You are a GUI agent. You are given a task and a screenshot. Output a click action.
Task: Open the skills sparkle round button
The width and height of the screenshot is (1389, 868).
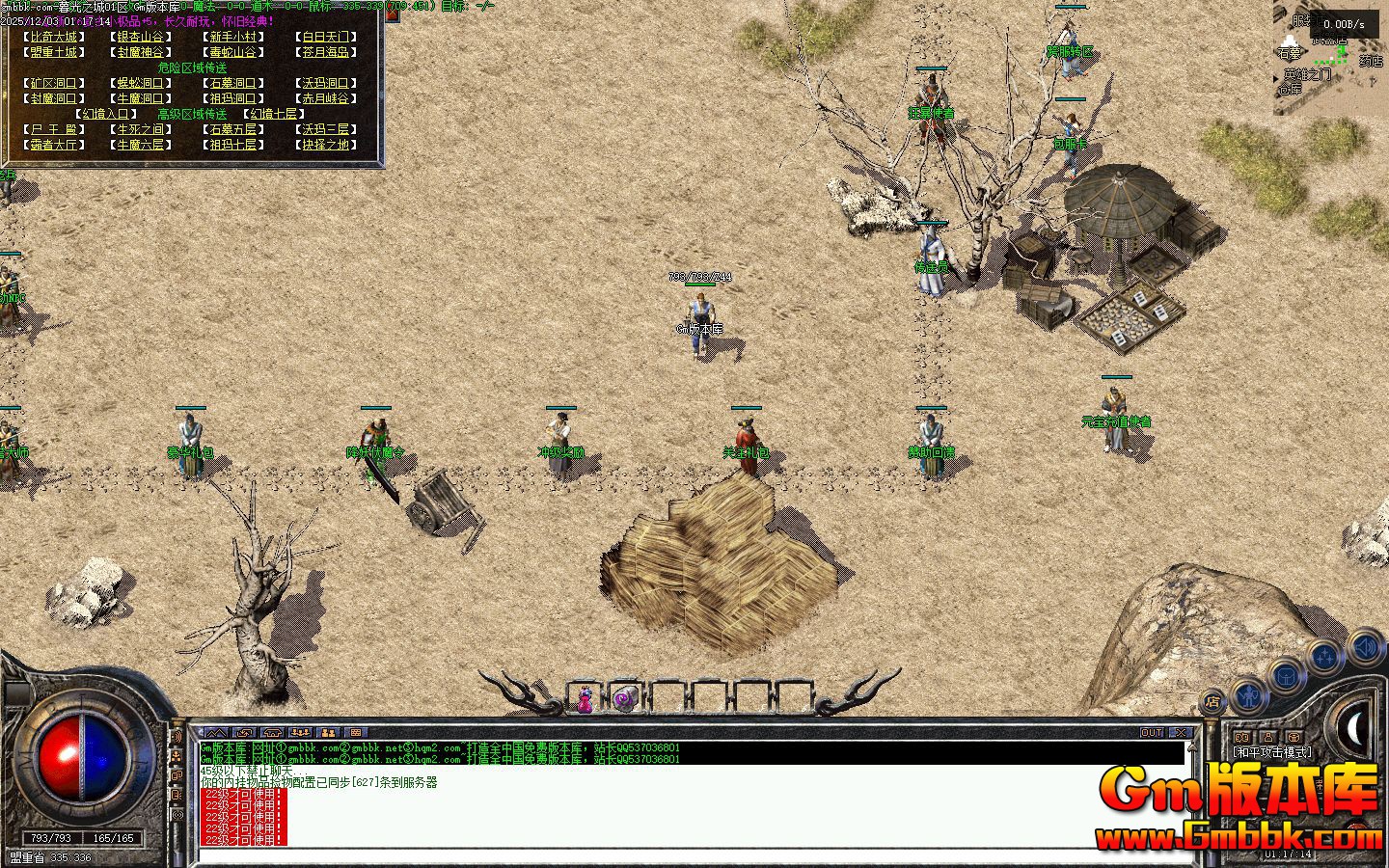[1325, 659]
